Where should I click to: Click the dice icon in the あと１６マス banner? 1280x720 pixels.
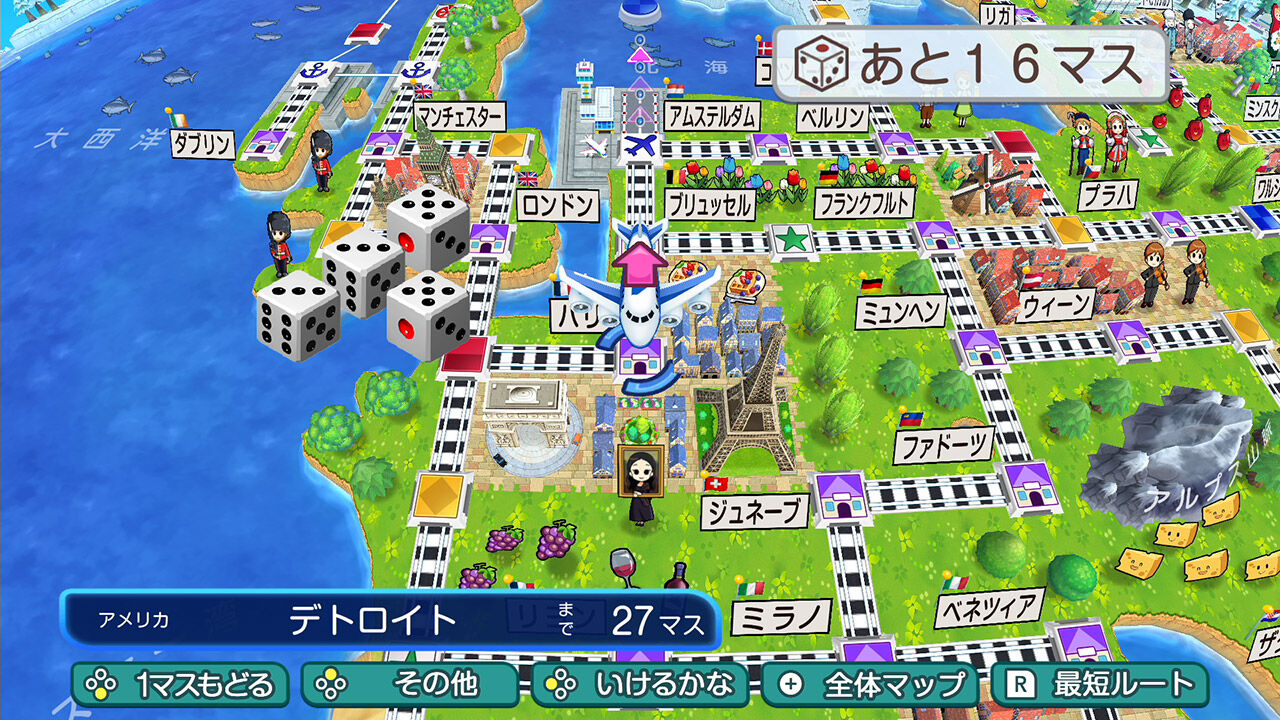(820, 62)
